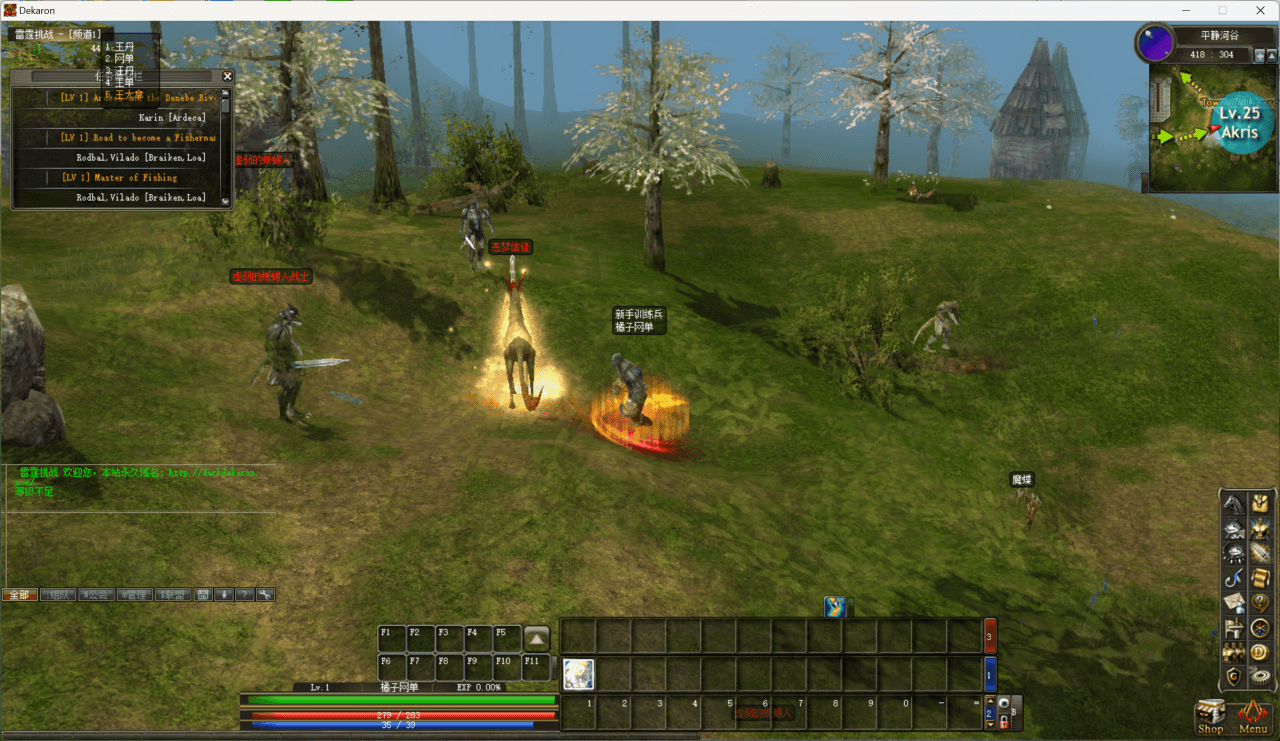Click the question mark chat help button
Screen dimensions: 1280x741
point(245,595)
